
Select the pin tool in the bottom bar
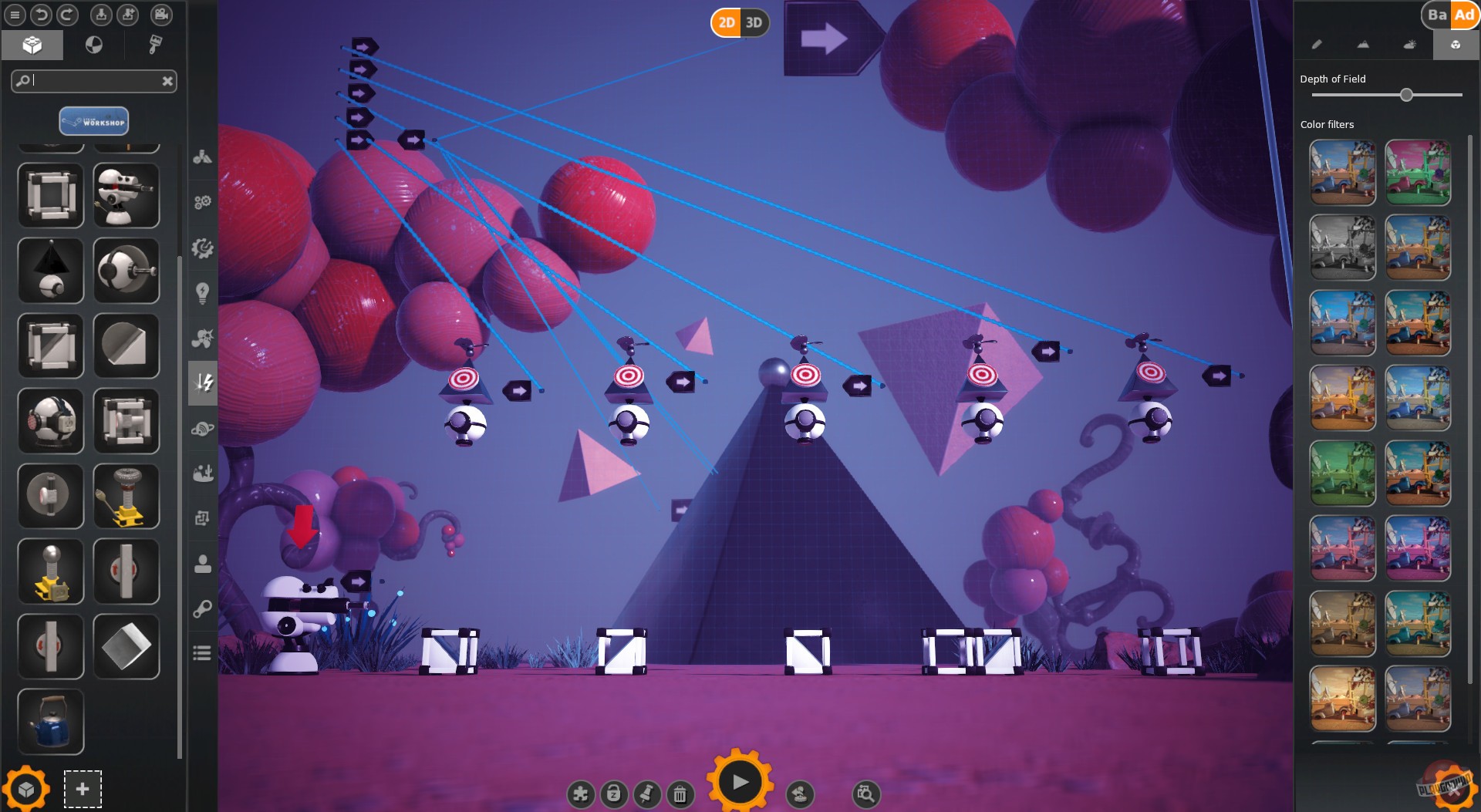648,793
